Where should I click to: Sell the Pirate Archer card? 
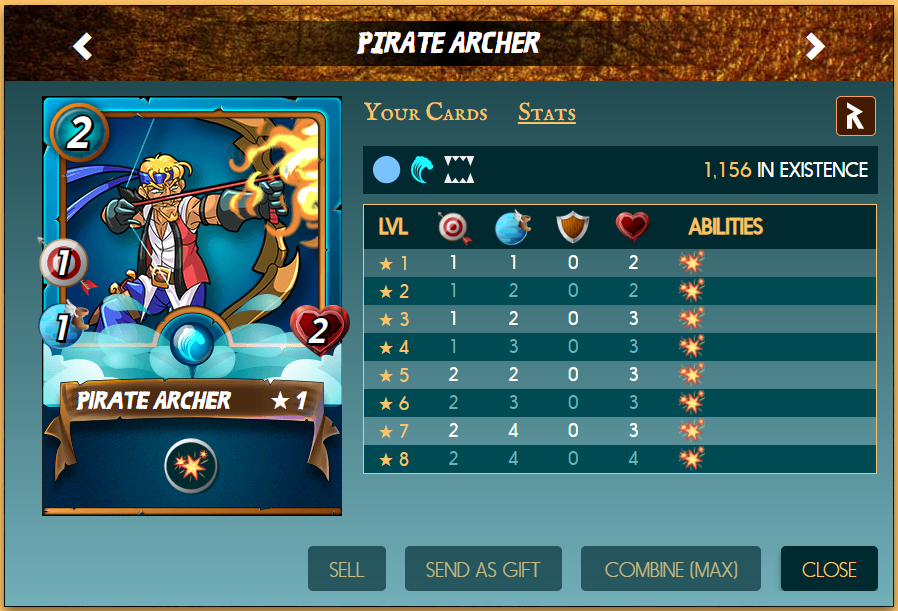click(346, 569)
